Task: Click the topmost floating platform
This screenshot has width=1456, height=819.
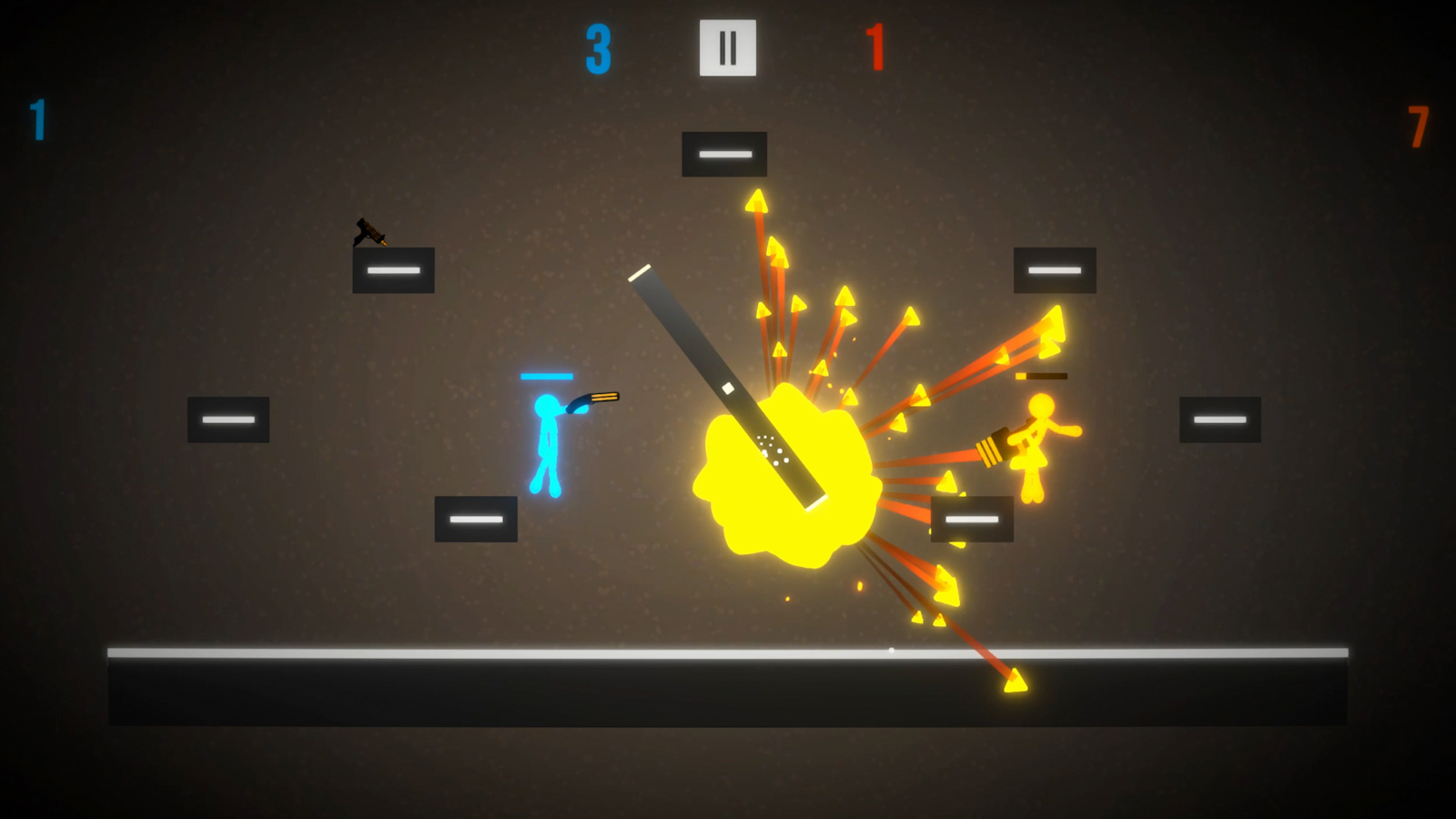Action: pos(724,153)
